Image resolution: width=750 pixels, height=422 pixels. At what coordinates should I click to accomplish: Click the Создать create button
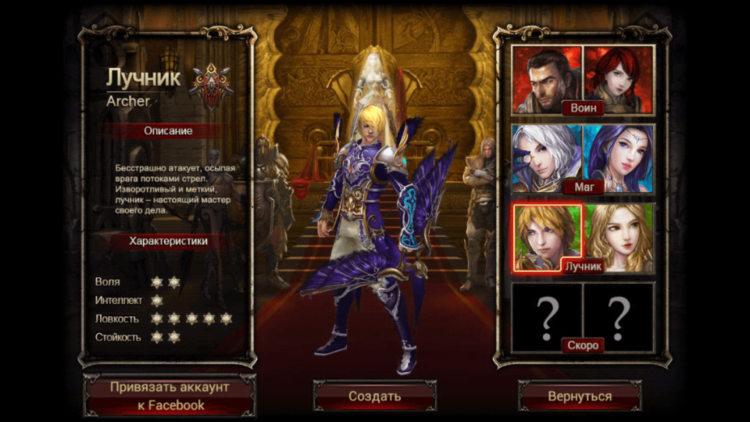(374, 396)
